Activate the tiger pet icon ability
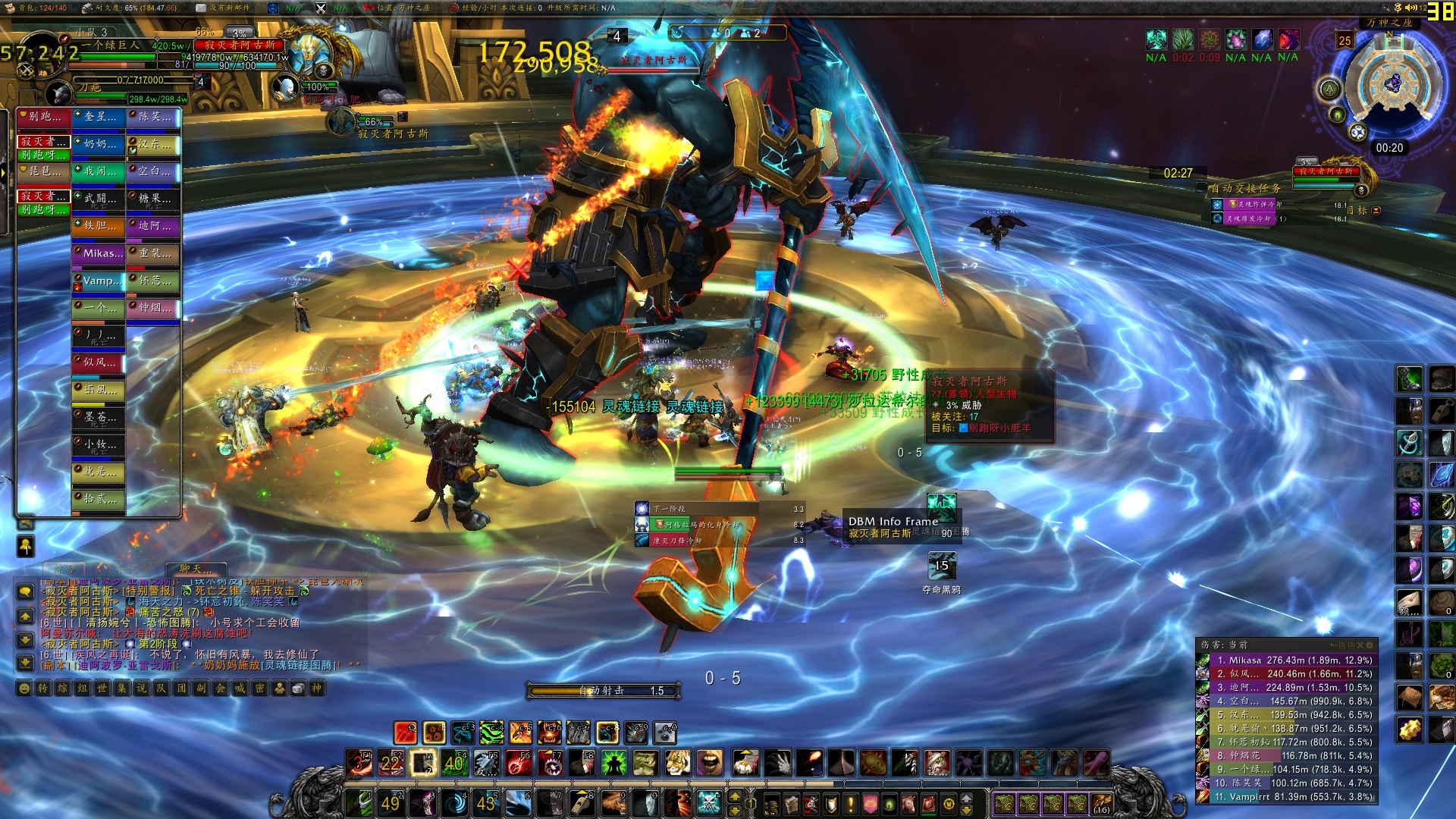The width and height of the screenshot is (1456, 819). [x=677, y=762]
